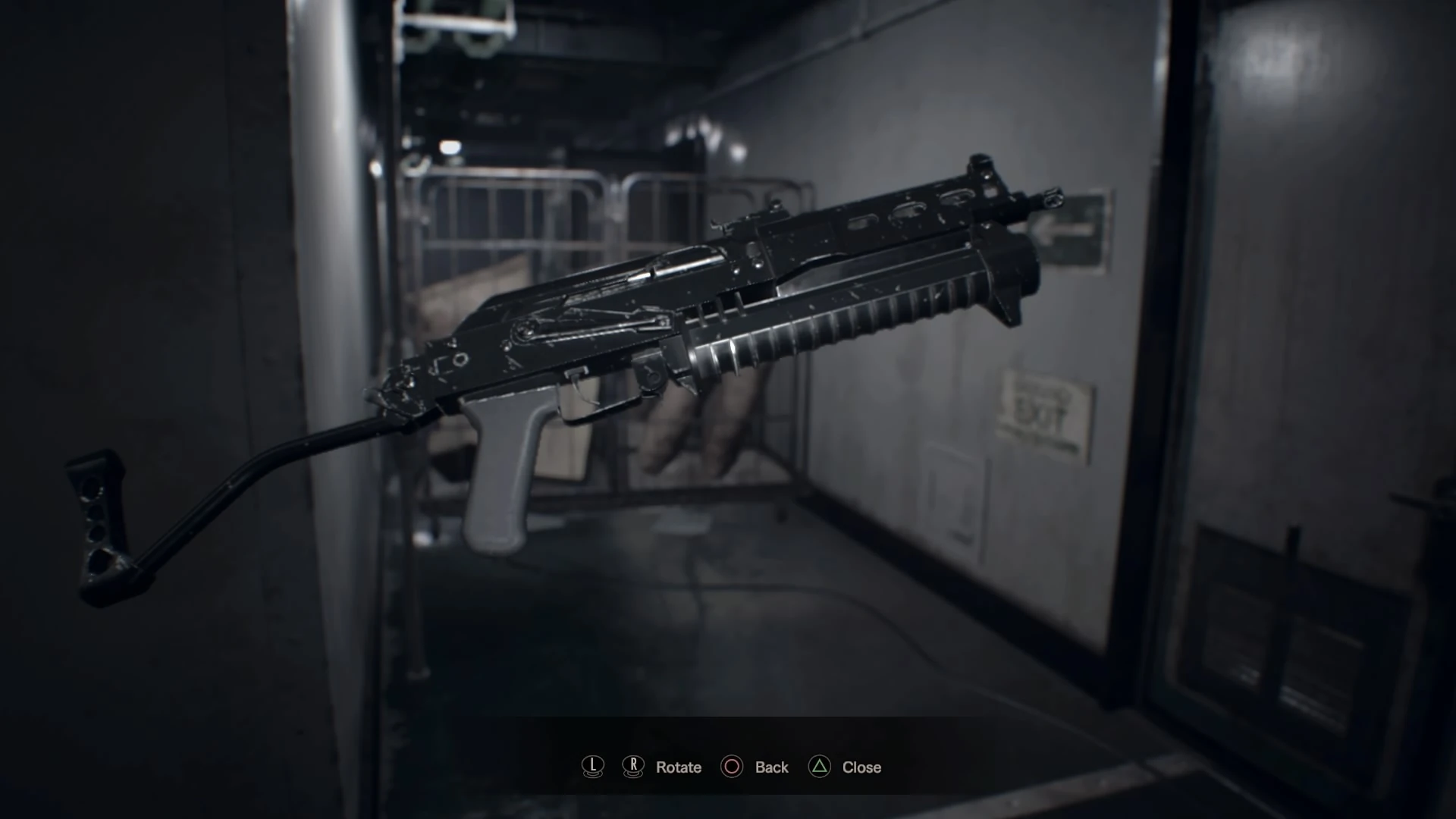Toggle rotation using the R prompt

click(632, 767)
